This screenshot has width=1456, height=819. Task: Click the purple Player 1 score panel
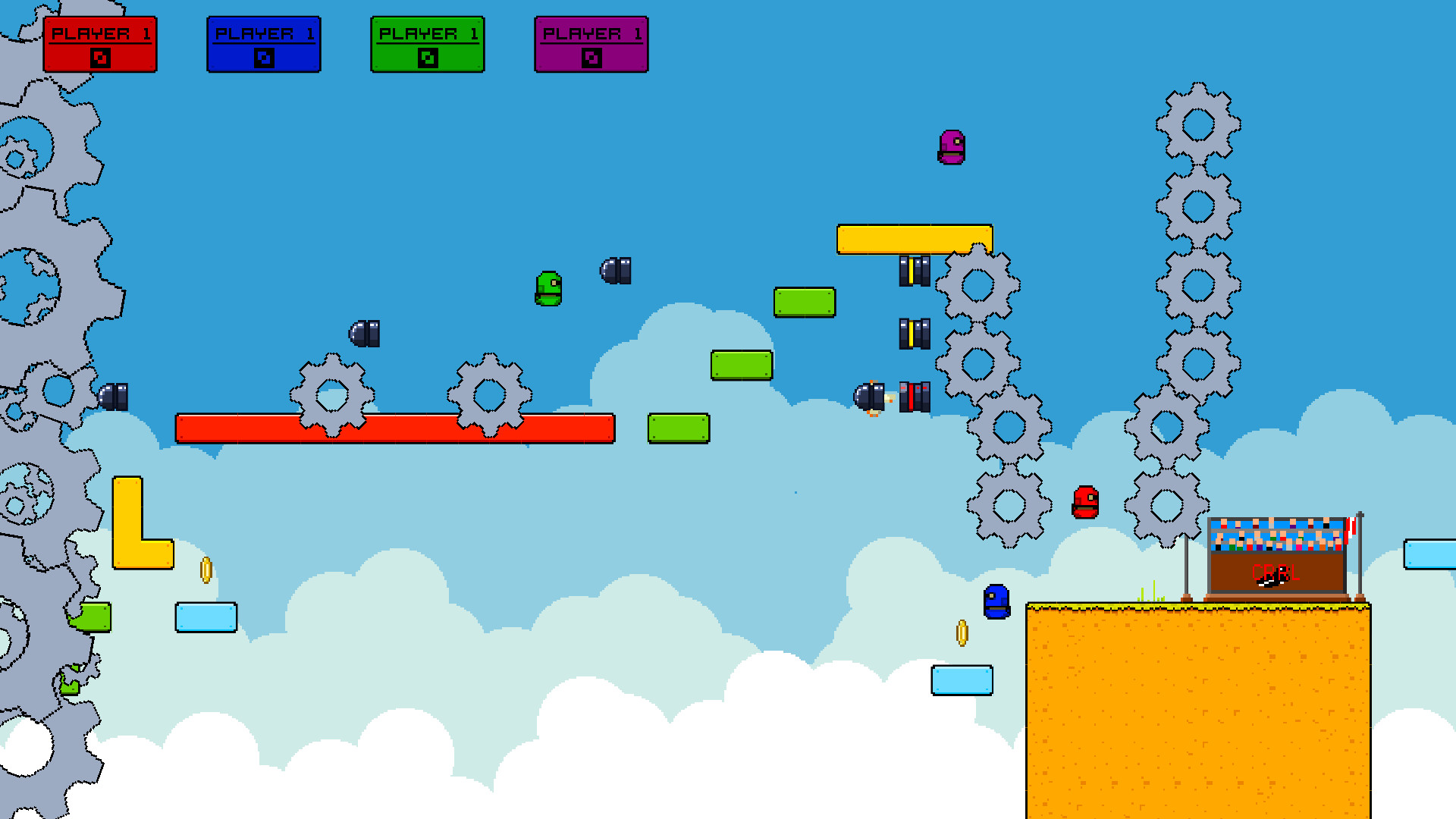click(x=591, y=43)
